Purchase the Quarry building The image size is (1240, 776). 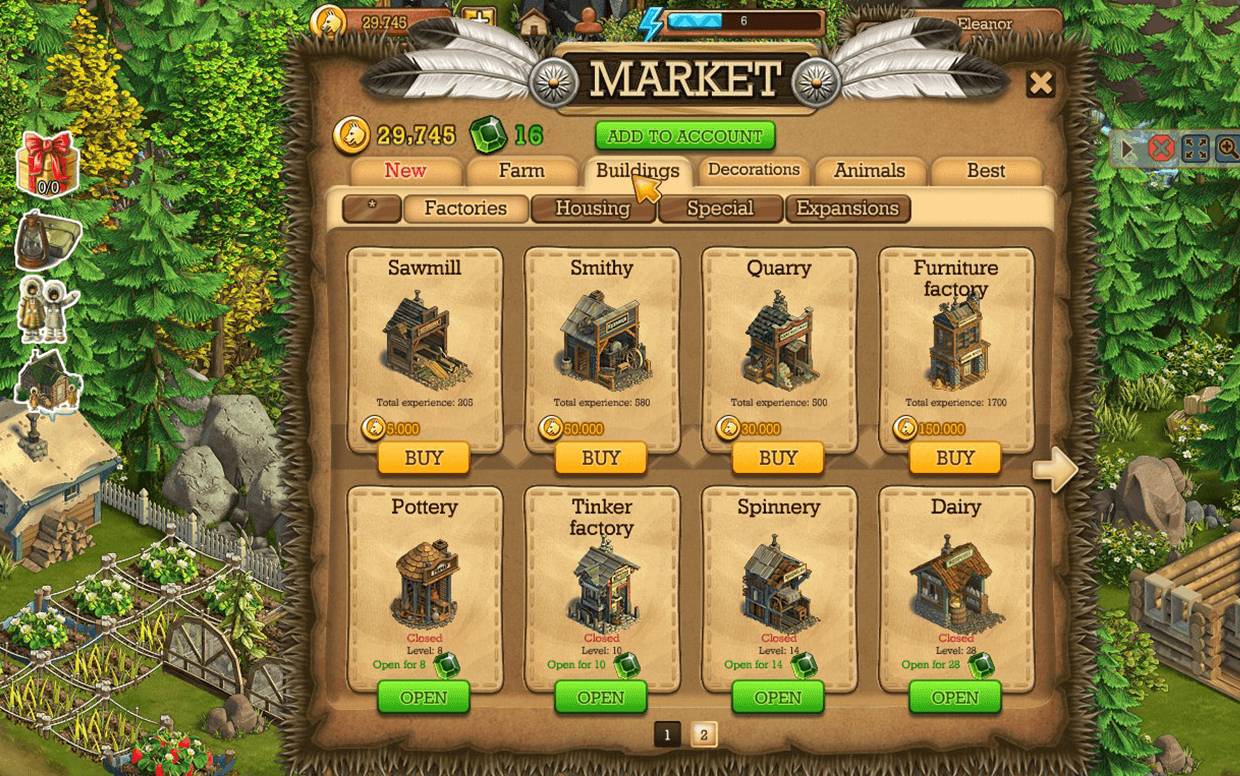click(778, 458)
